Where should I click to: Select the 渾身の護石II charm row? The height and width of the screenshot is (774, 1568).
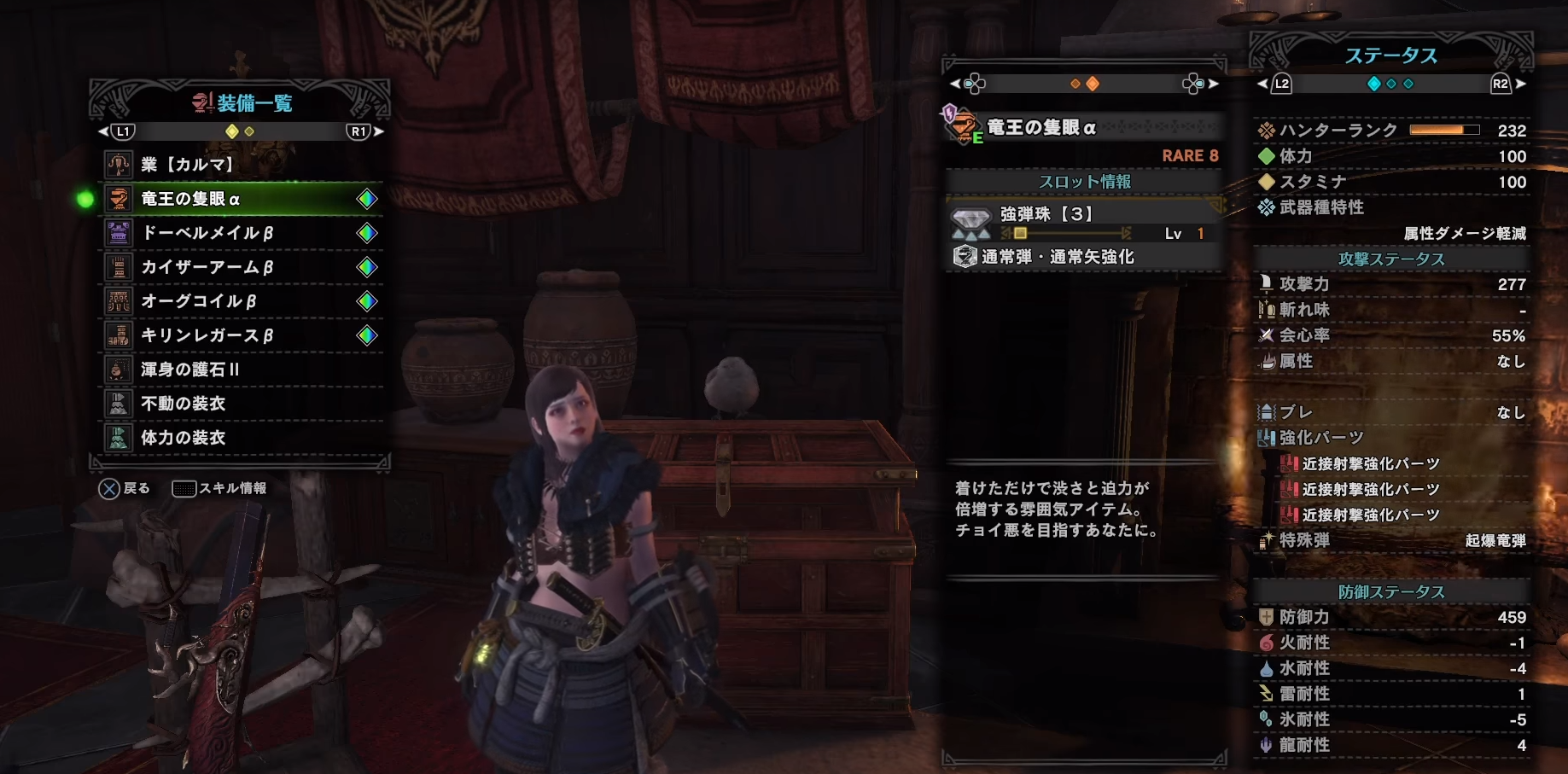coord(242,370)
